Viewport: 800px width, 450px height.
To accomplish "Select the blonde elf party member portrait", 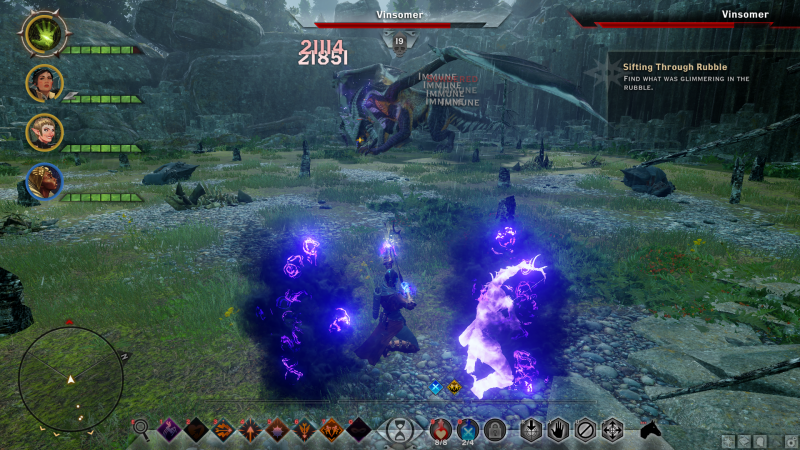I will 44,132.
